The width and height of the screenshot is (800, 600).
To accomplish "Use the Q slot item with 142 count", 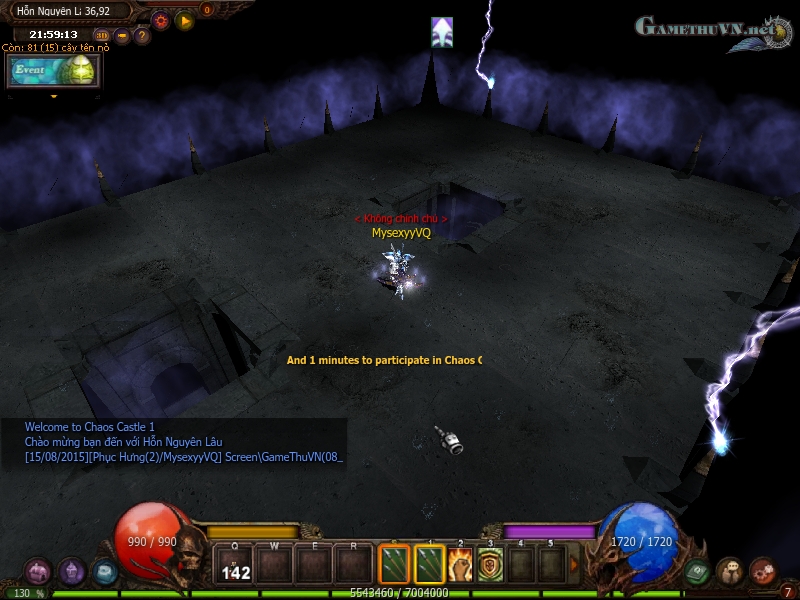I will tap(236, 565).
